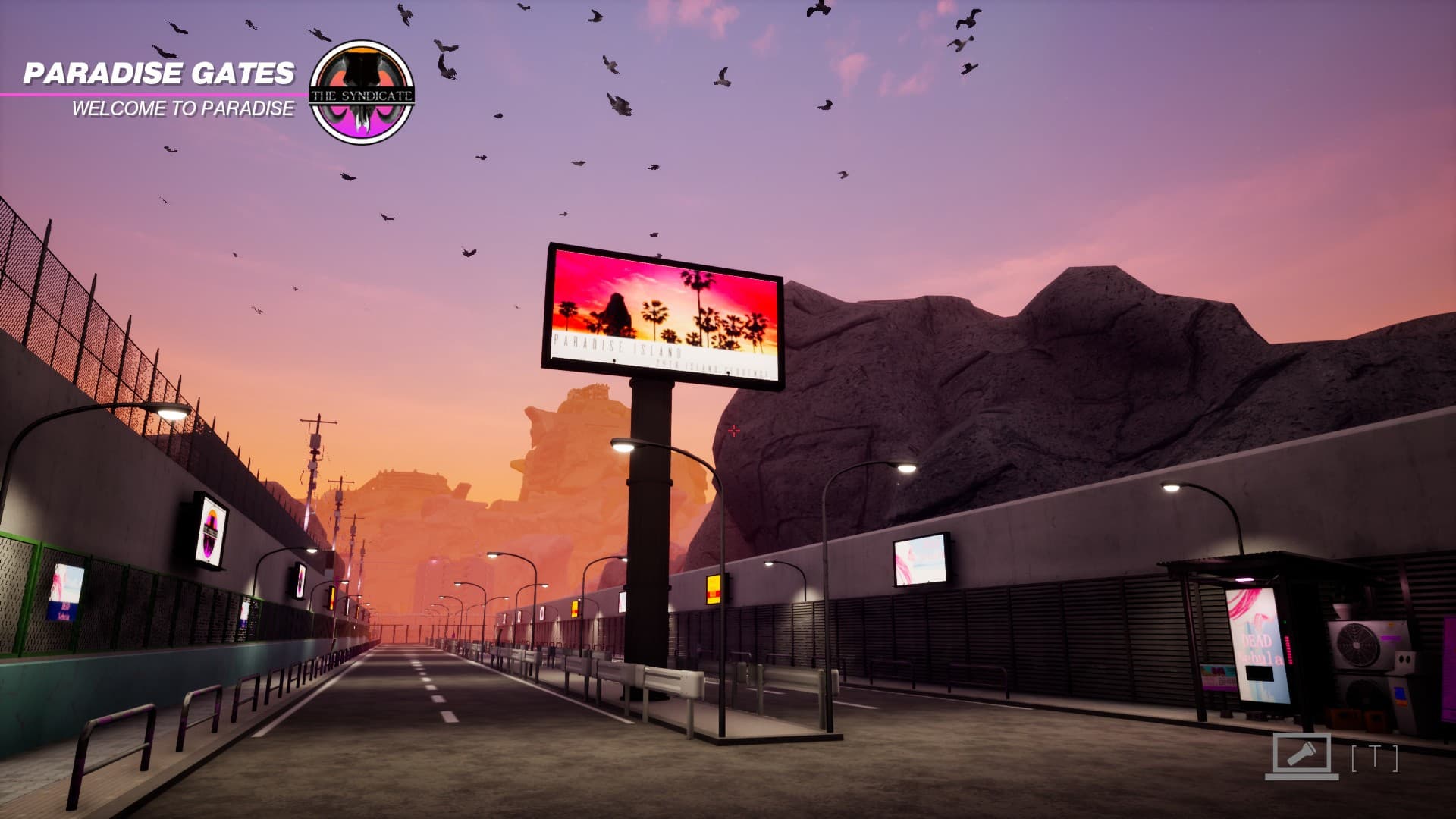The height and width of the screenshot is (819, 1456).
Task: Click the pink divider bar under the title
Action: click(152, 94)
